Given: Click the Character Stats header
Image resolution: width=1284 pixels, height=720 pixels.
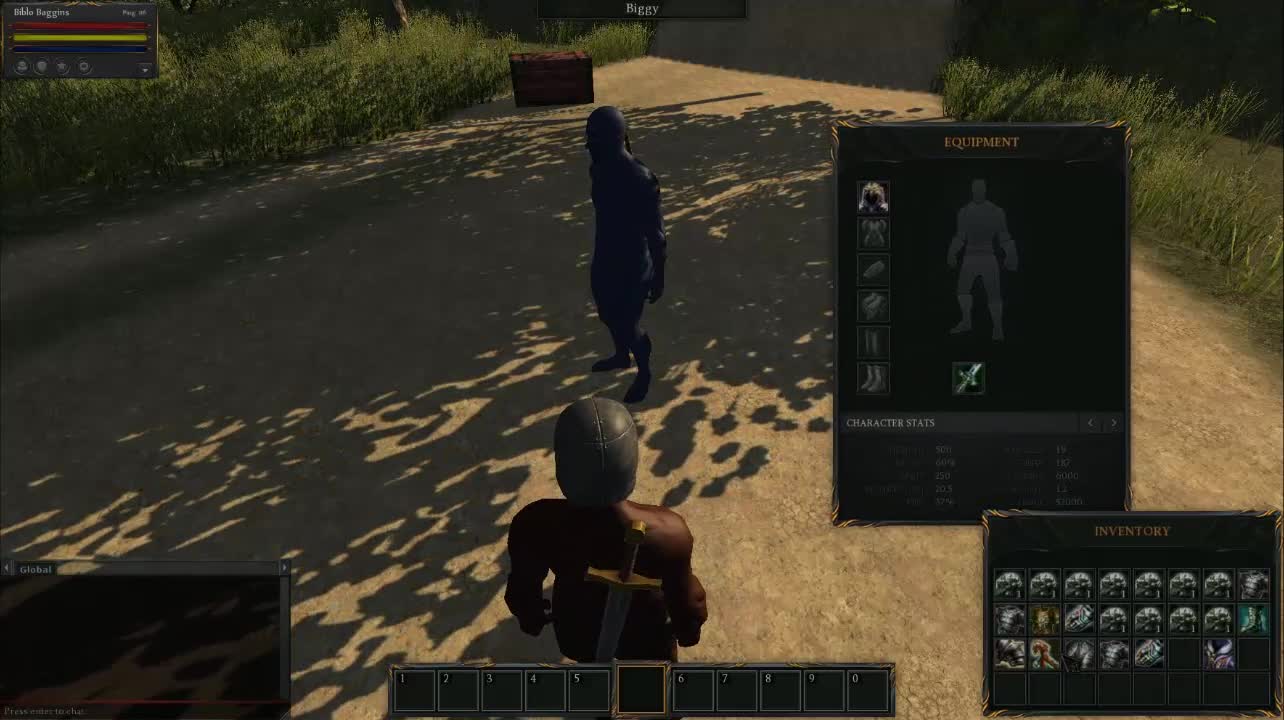Looking at the screenshot, I should [891, 423].
